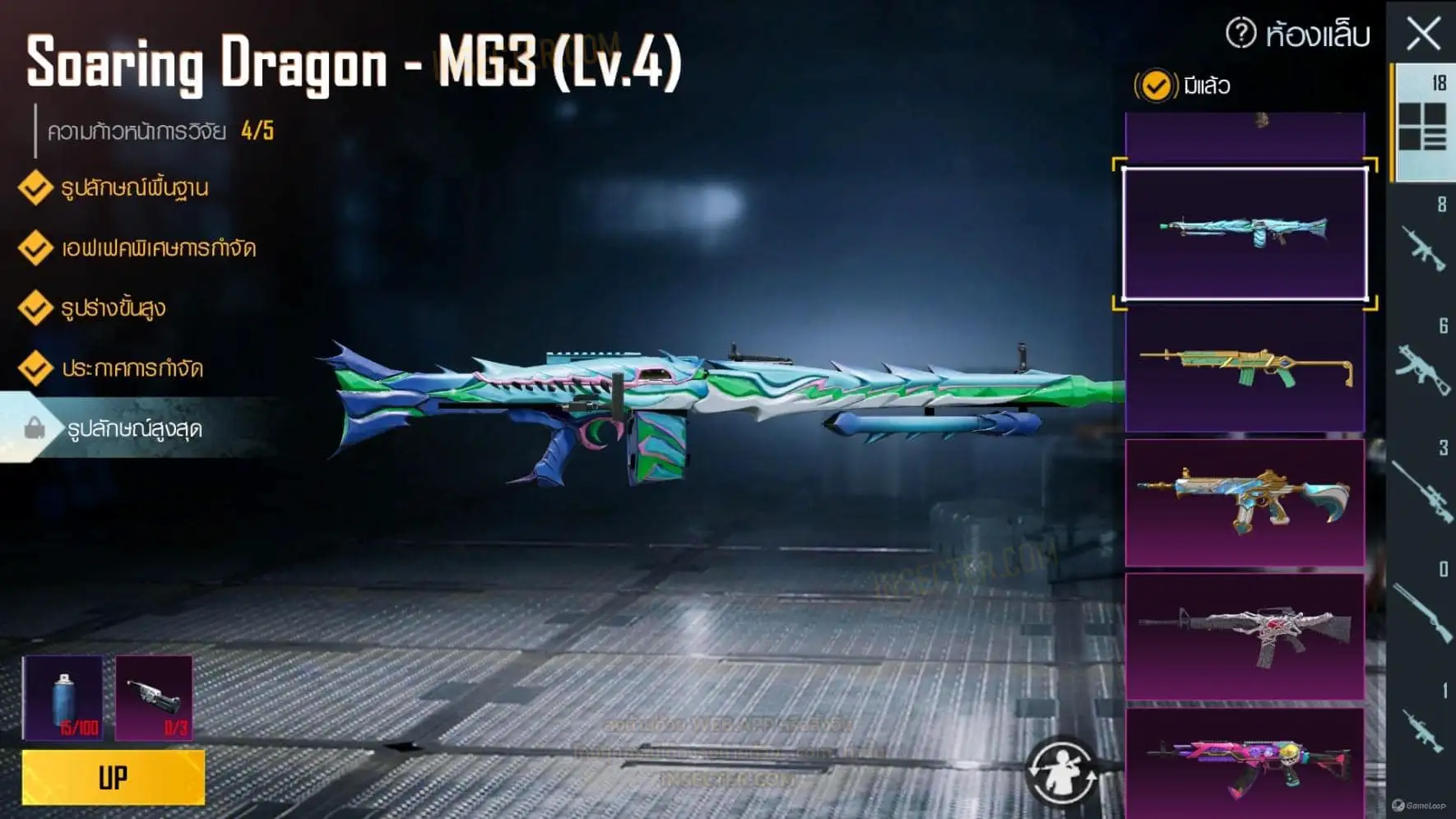Toggle the มีแล้ว owned filter checkbox
Image resolution: width=1456 pixels, height=819 pixels.
[1155, 86]
